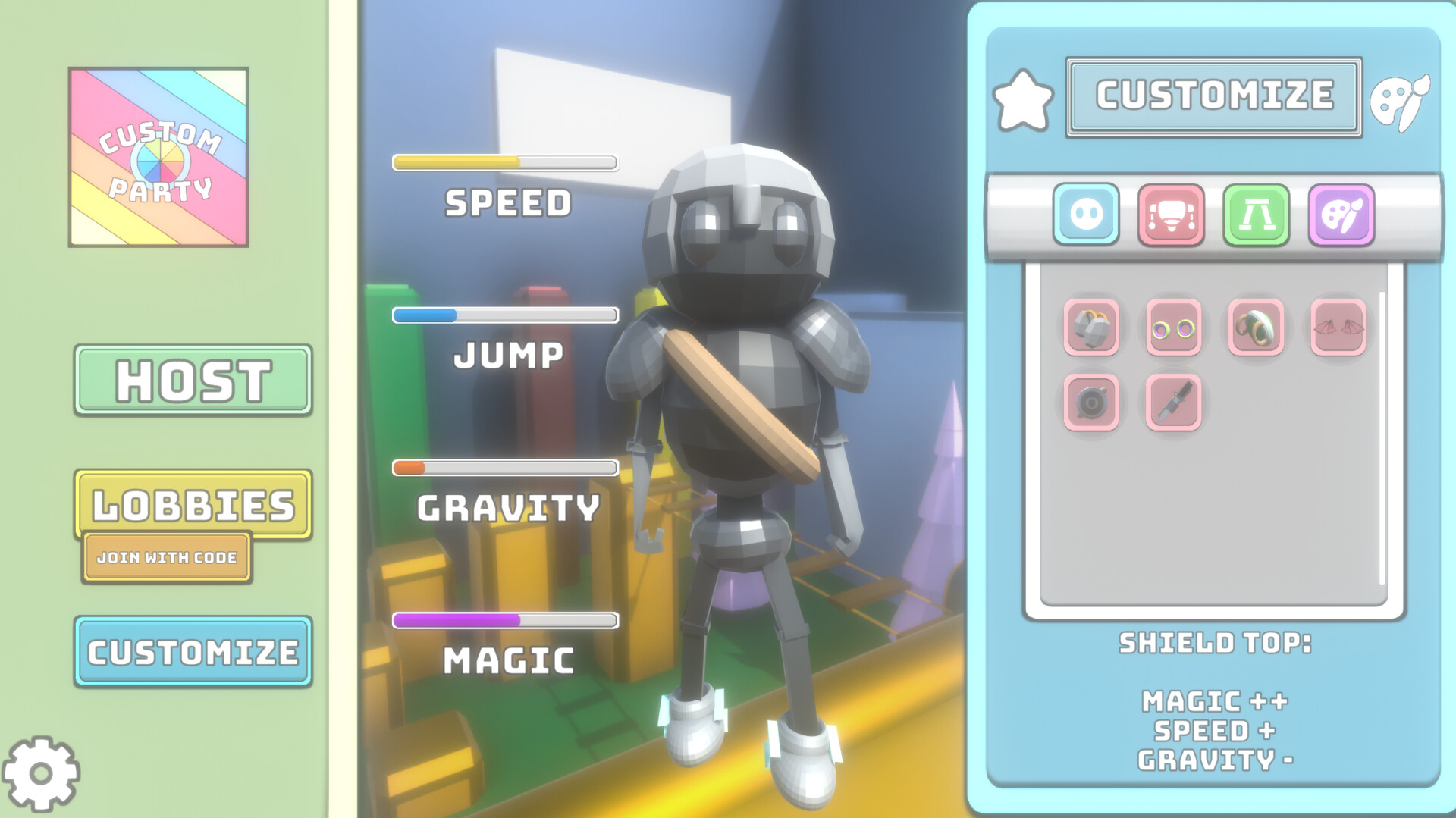Viewport: 1456px width, 818px height.
Task: Open CUSTOMIZE from the left sidebar
Action: pyautogui.click(x=192, y=650)
